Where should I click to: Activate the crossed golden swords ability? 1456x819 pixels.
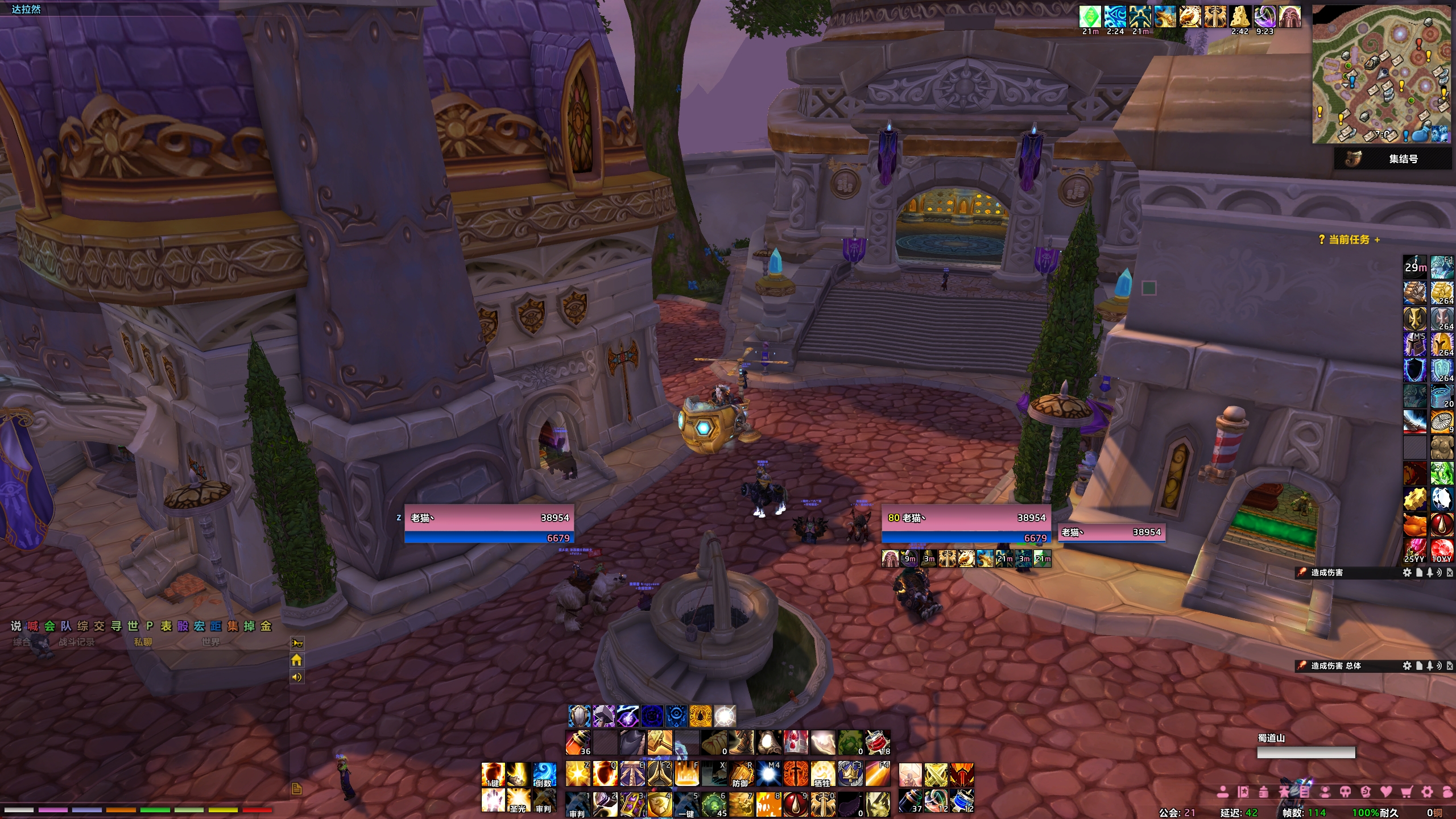coord(936,775)
